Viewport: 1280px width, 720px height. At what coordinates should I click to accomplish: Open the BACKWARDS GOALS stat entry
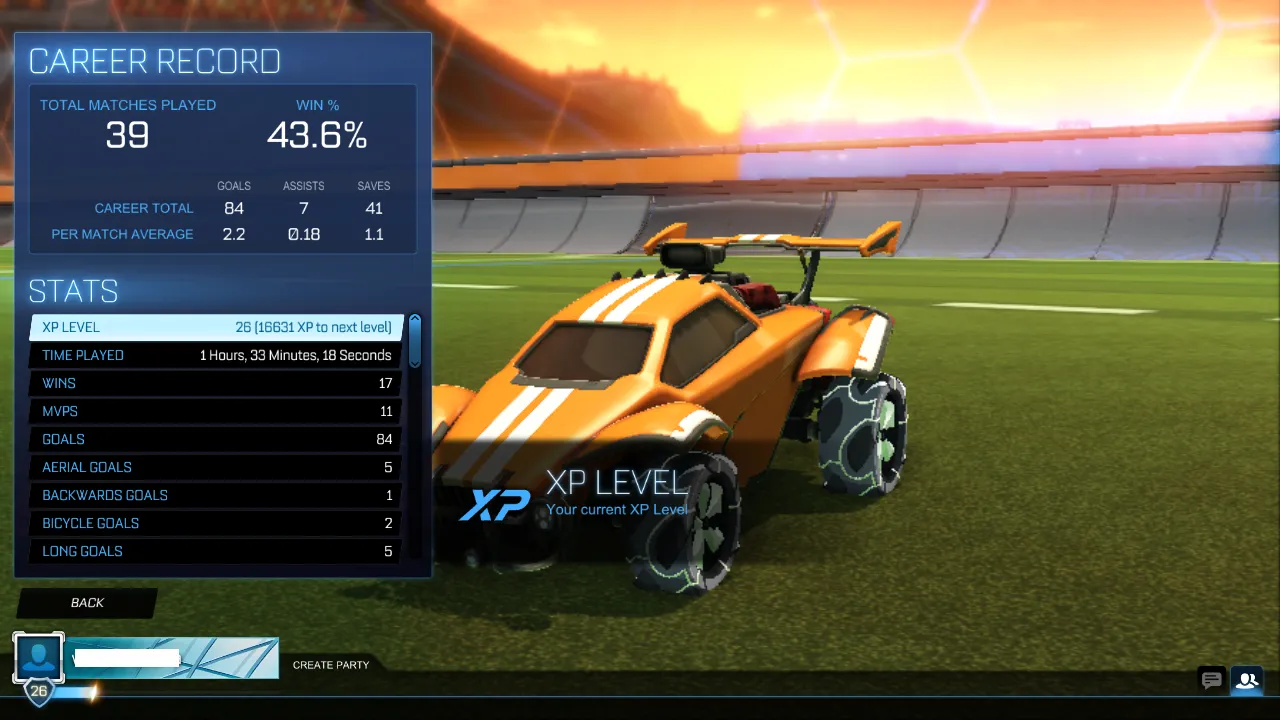tap(215, 495)
